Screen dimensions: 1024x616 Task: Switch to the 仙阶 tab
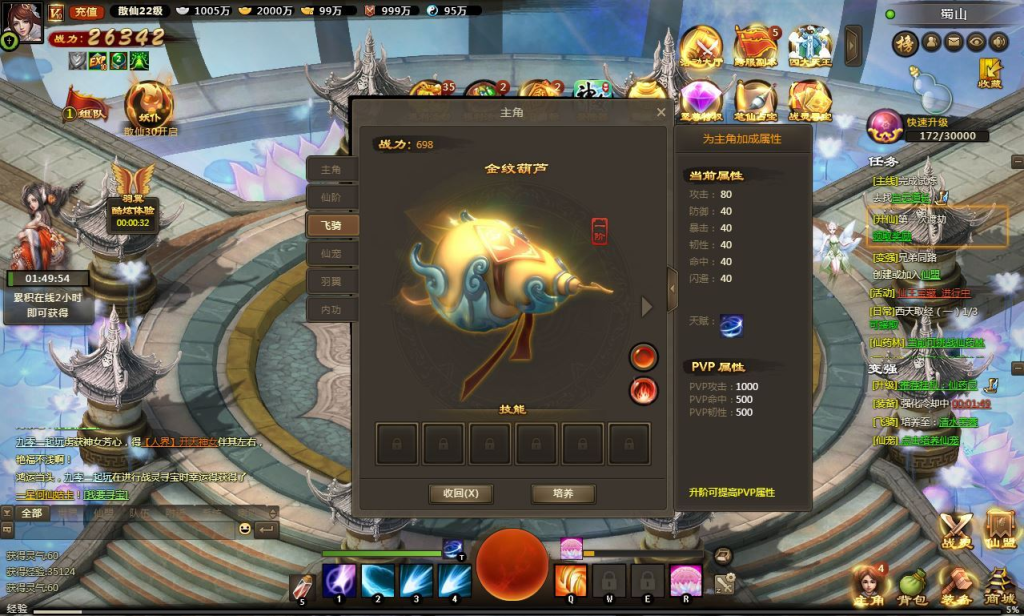click(331, 198)
